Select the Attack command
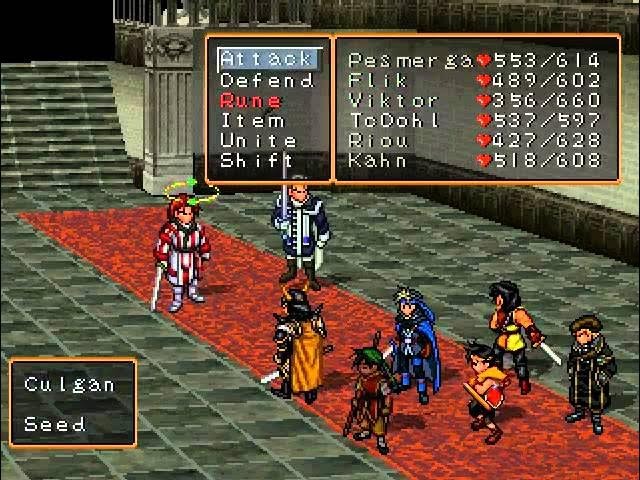 coord(266,60)
